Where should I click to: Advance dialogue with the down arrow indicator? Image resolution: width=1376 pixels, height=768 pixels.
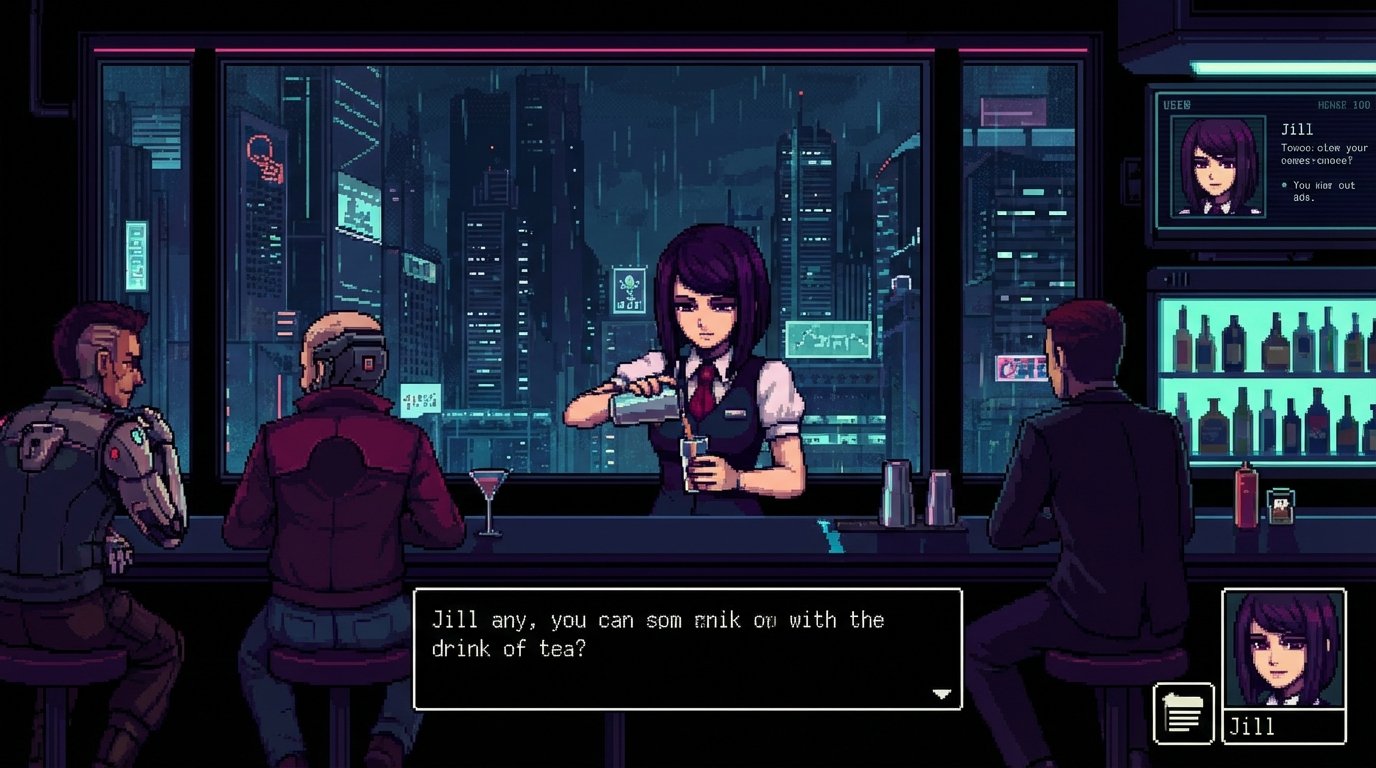941,692
